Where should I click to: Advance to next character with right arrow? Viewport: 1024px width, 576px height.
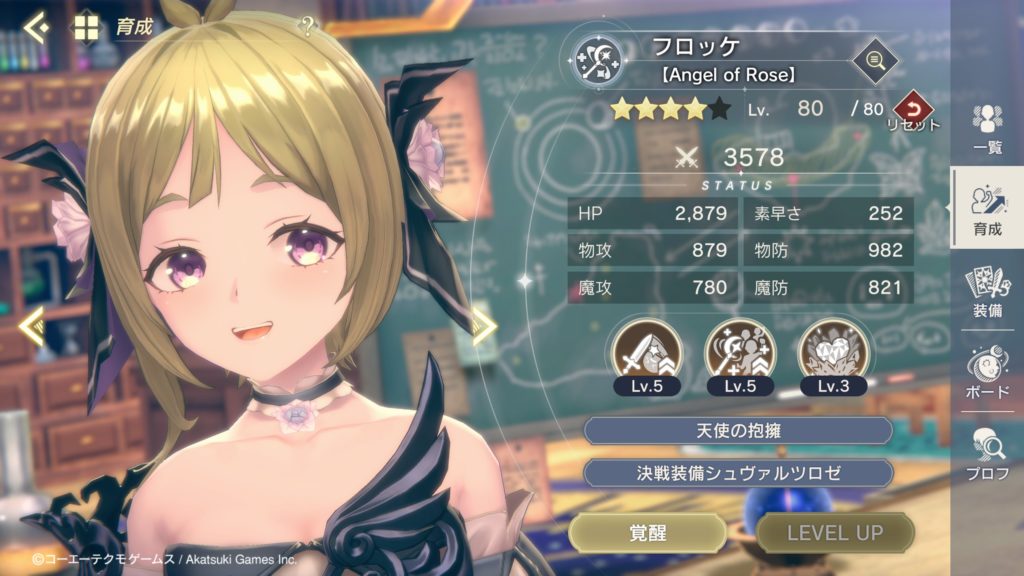coord(484,326)
